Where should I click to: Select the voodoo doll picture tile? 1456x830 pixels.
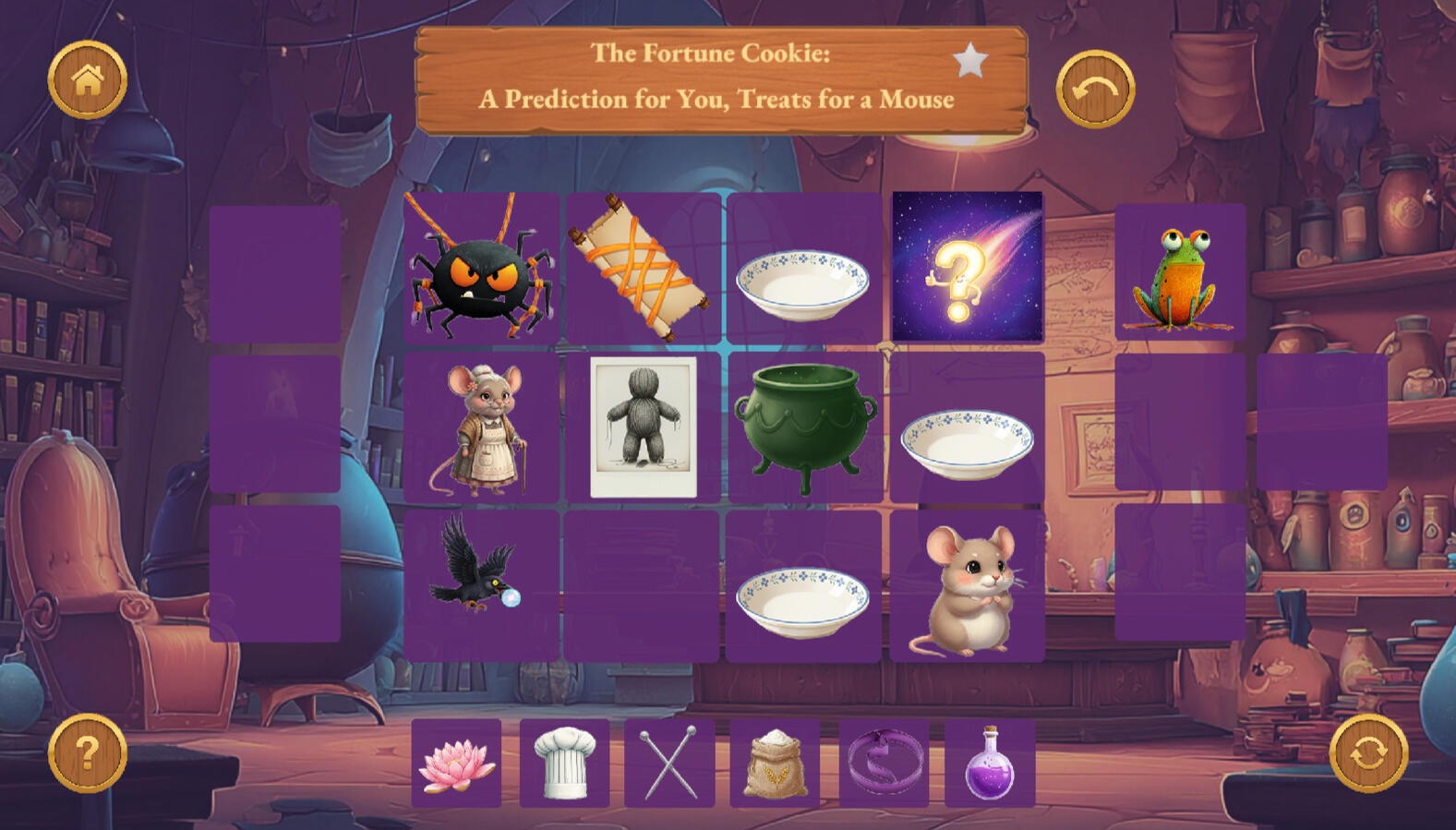[x=644, y=427]
